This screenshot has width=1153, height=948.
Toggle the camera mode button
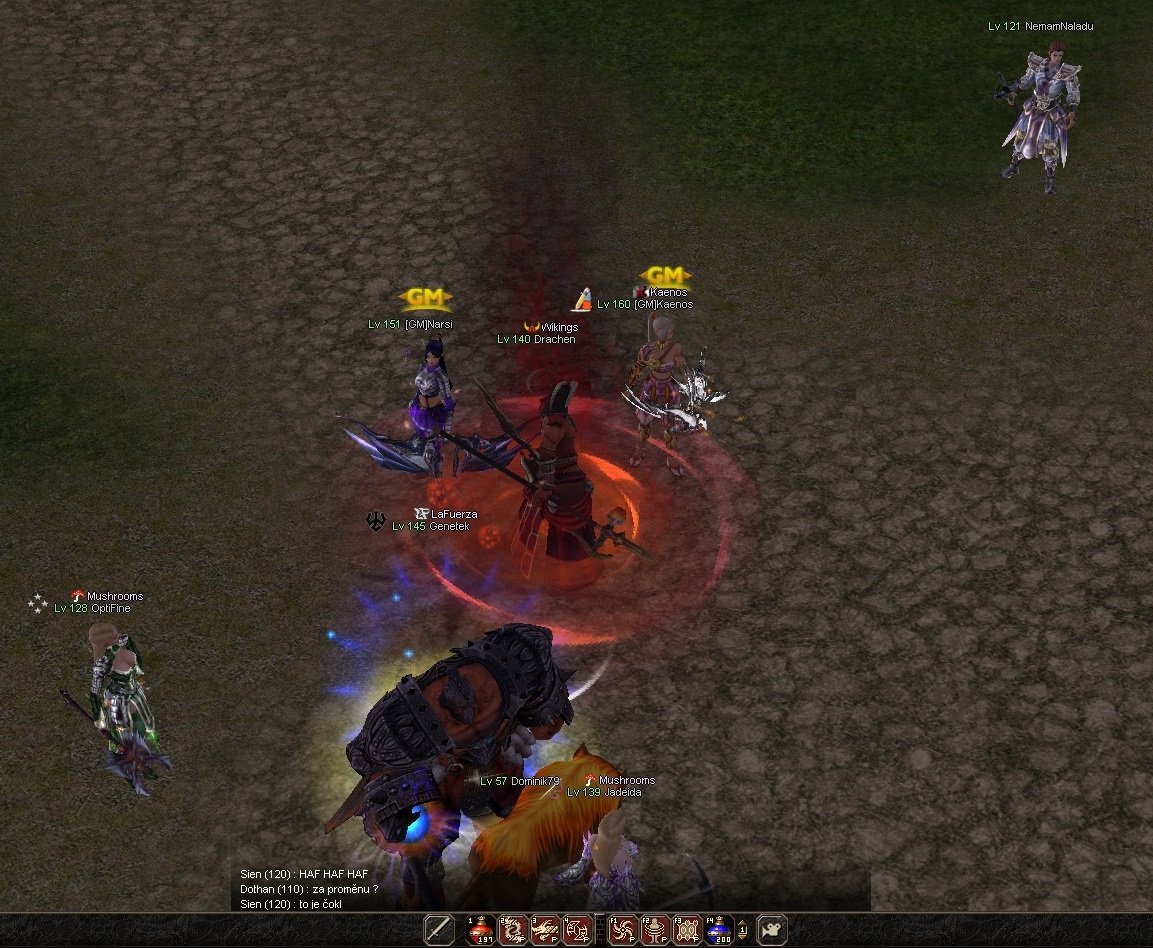point(772,930)
